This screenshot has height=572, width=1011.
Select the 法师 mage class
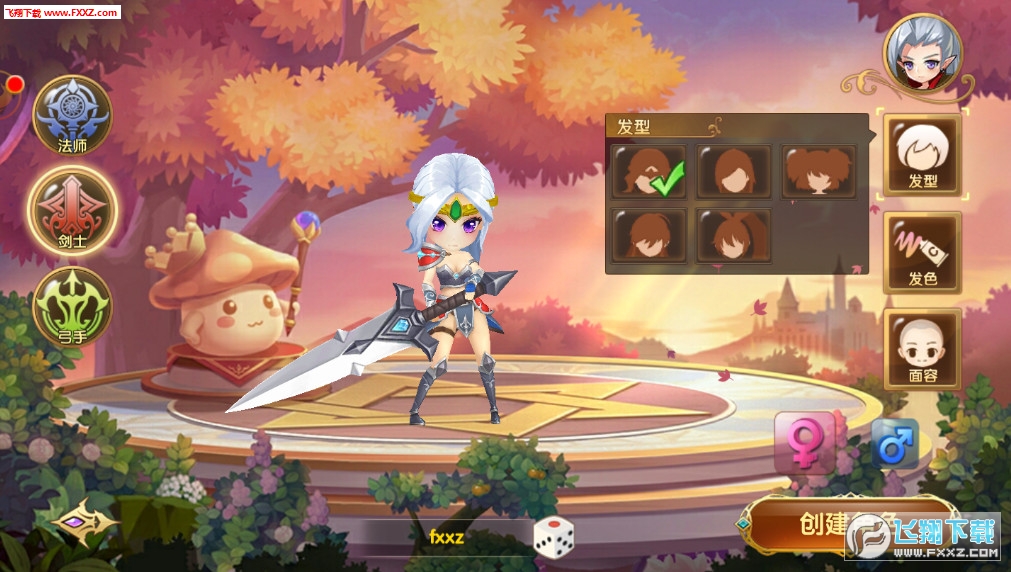pyautogui.click(x=72, y=119)
